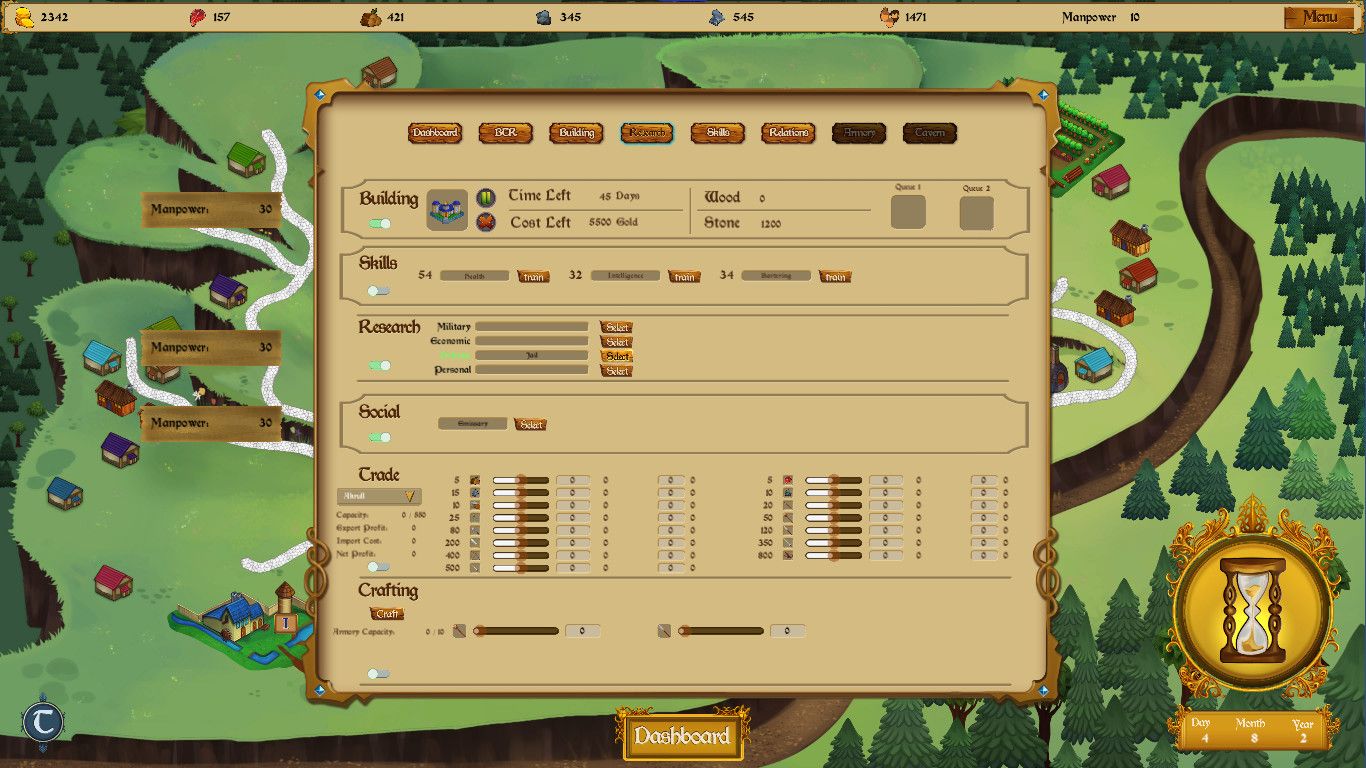The width and height of the screenshot is (1366, 768).
Task: Open the Shrall trade partner dropdown
Action: (378, 496)
